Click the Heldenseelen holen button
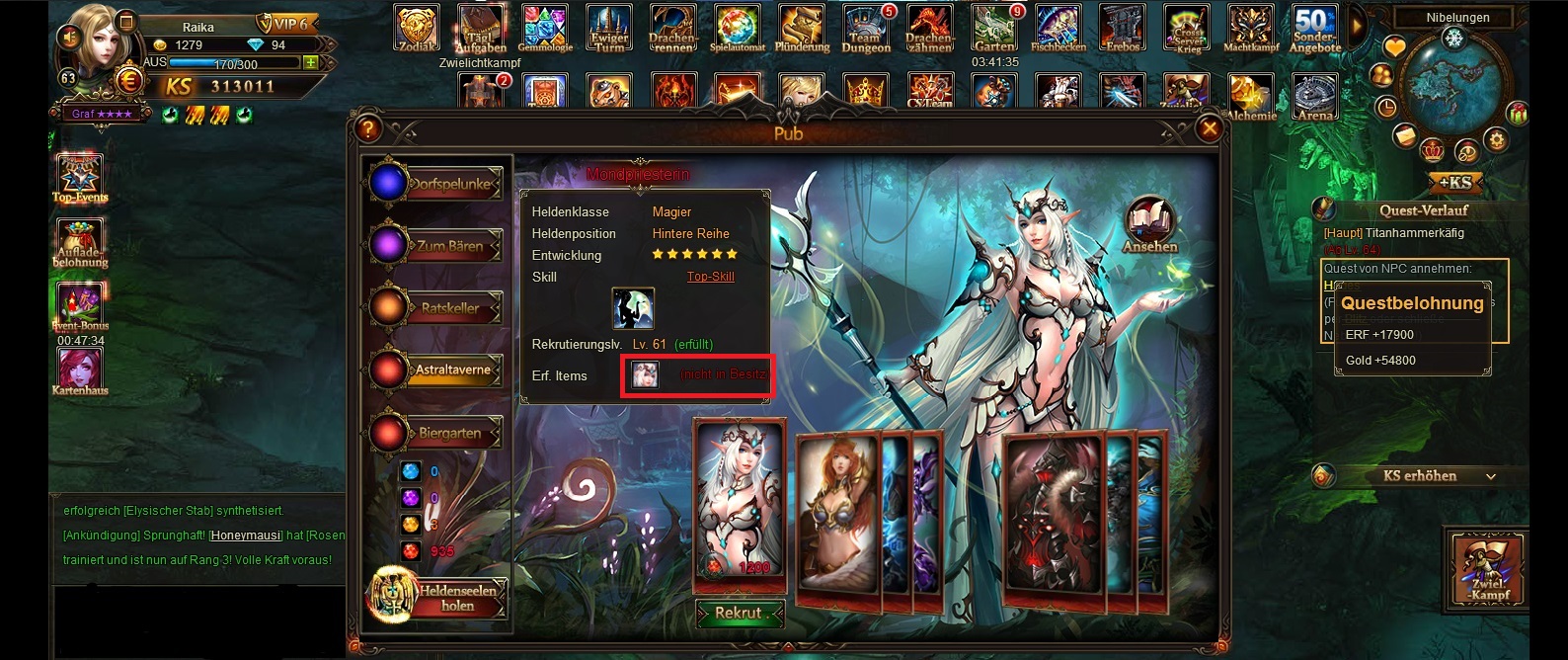 click(439, 597)
